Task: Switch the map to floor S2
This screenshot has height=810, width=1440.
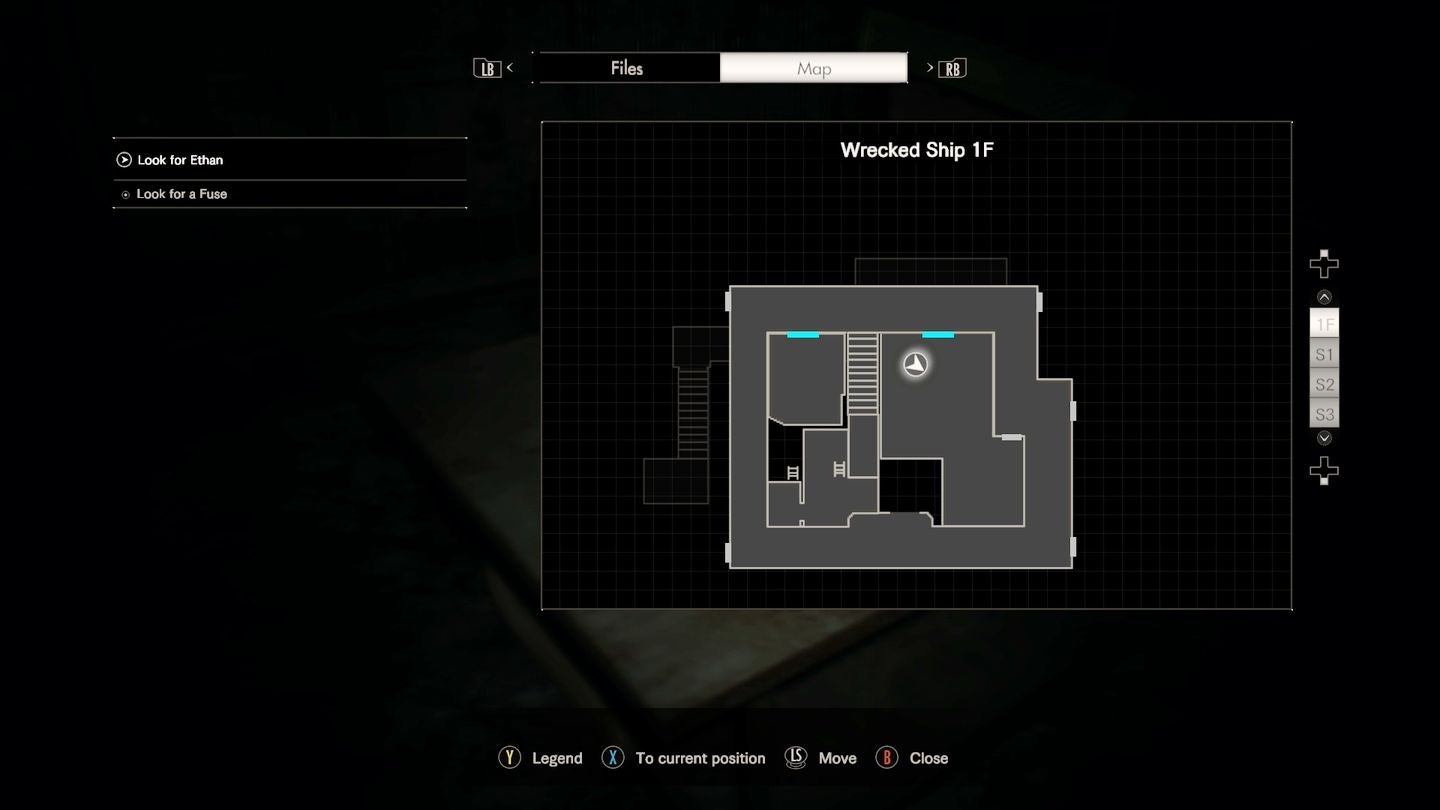Action: point(1324,384)
